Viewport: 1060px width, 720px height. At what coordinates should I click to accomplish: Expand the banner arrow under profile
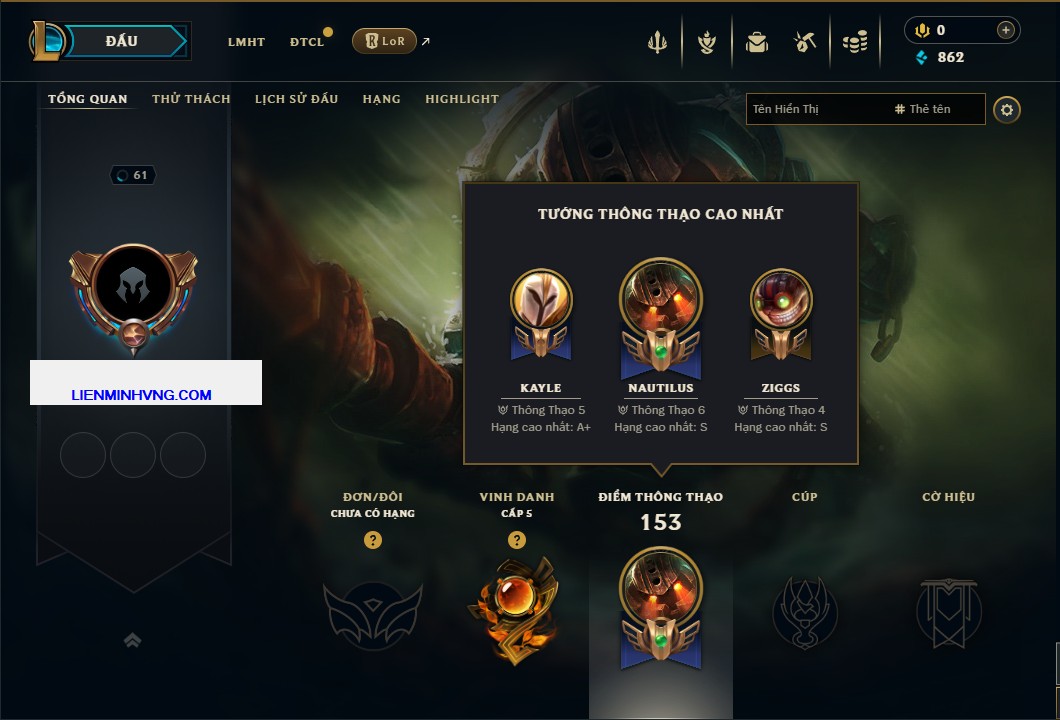pos(132,640)
